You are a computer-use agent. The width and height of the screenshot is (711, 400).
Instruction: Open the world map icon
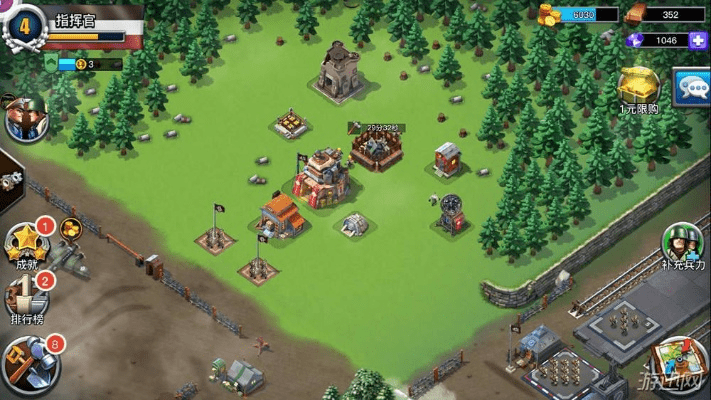point(678,366)
